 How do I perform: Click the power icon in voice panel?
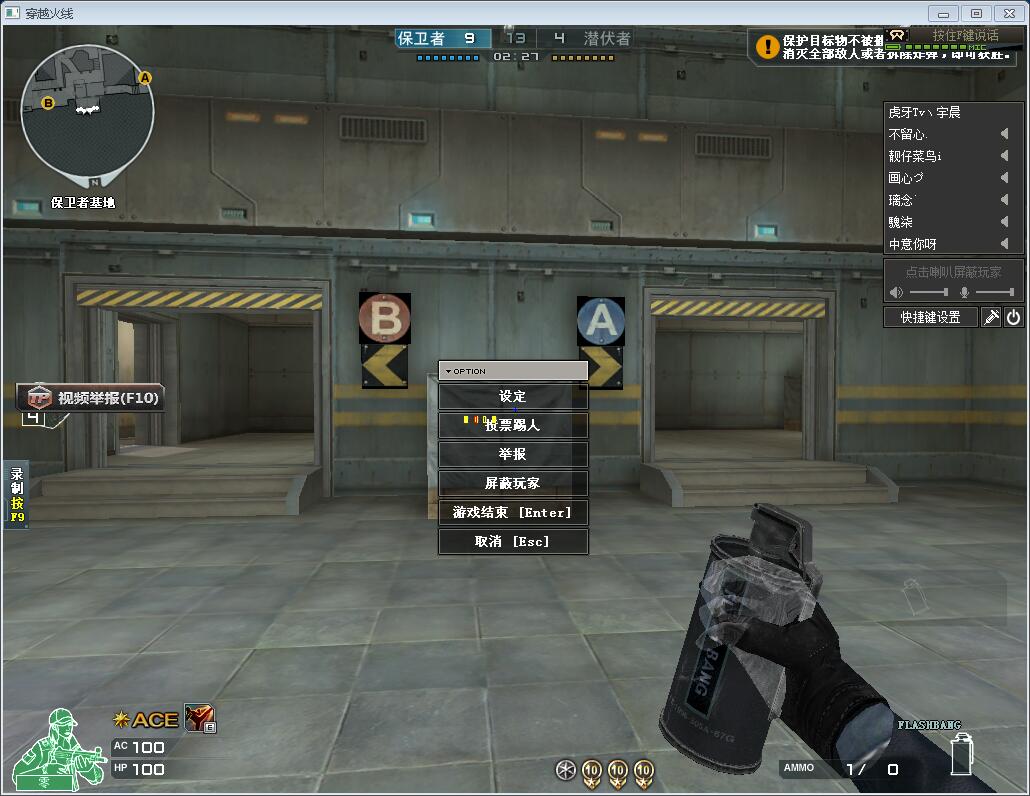click(x=1013, y=317)
